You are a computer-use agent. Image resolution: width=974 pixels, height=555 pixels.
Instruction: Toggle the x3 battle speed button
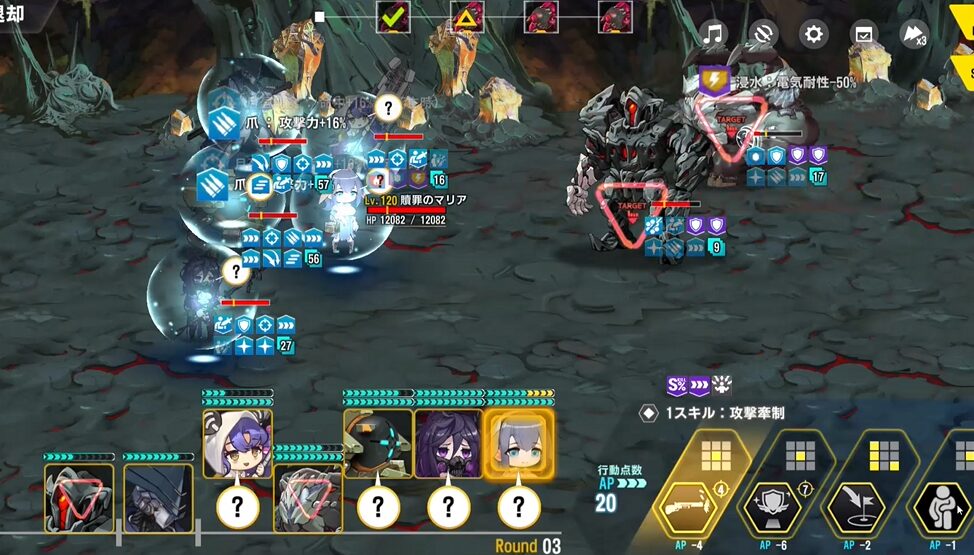tap(914, 35)
